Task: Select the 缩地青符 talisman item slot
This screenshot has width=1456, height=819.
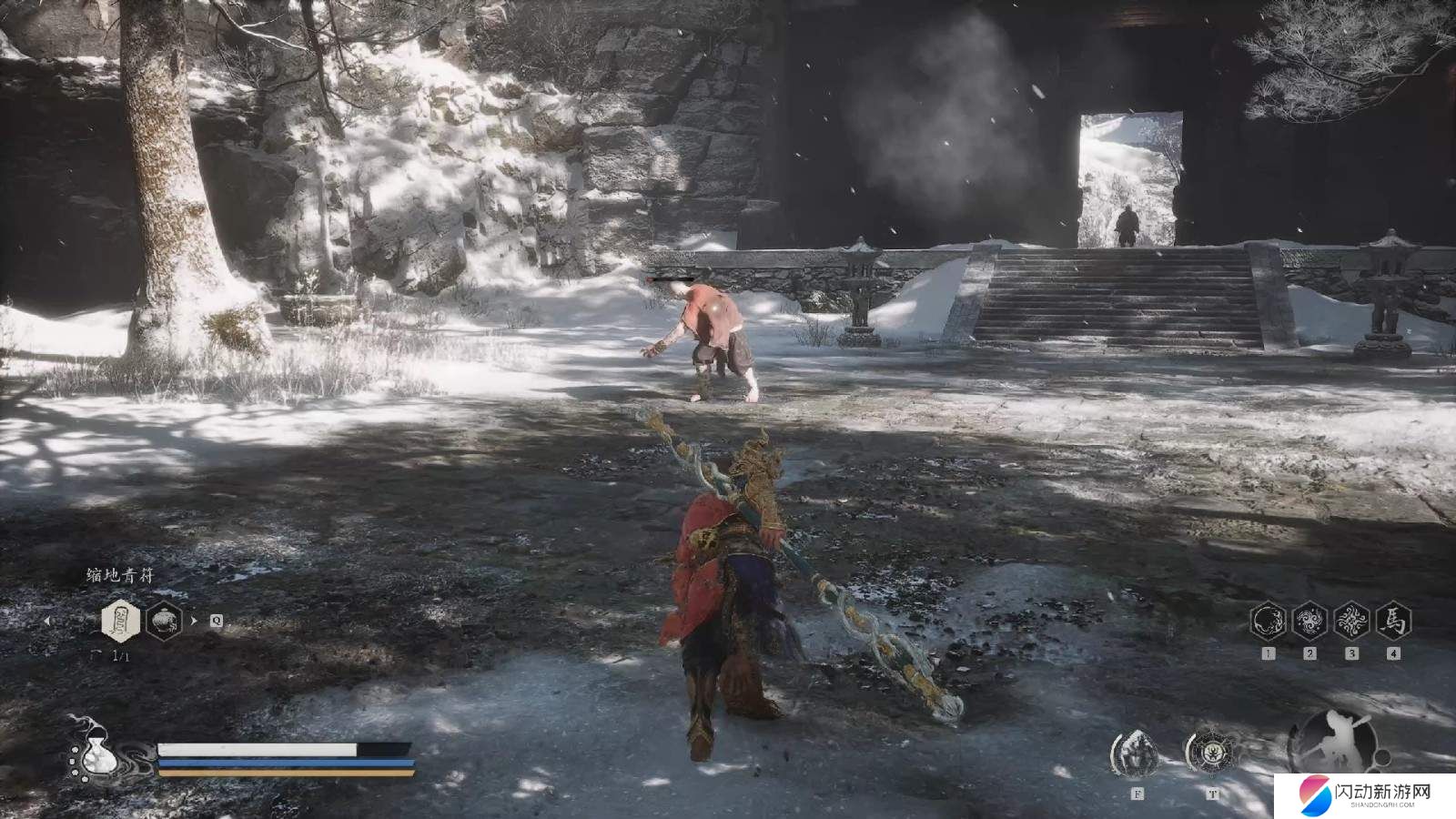Action: [119, 622]
